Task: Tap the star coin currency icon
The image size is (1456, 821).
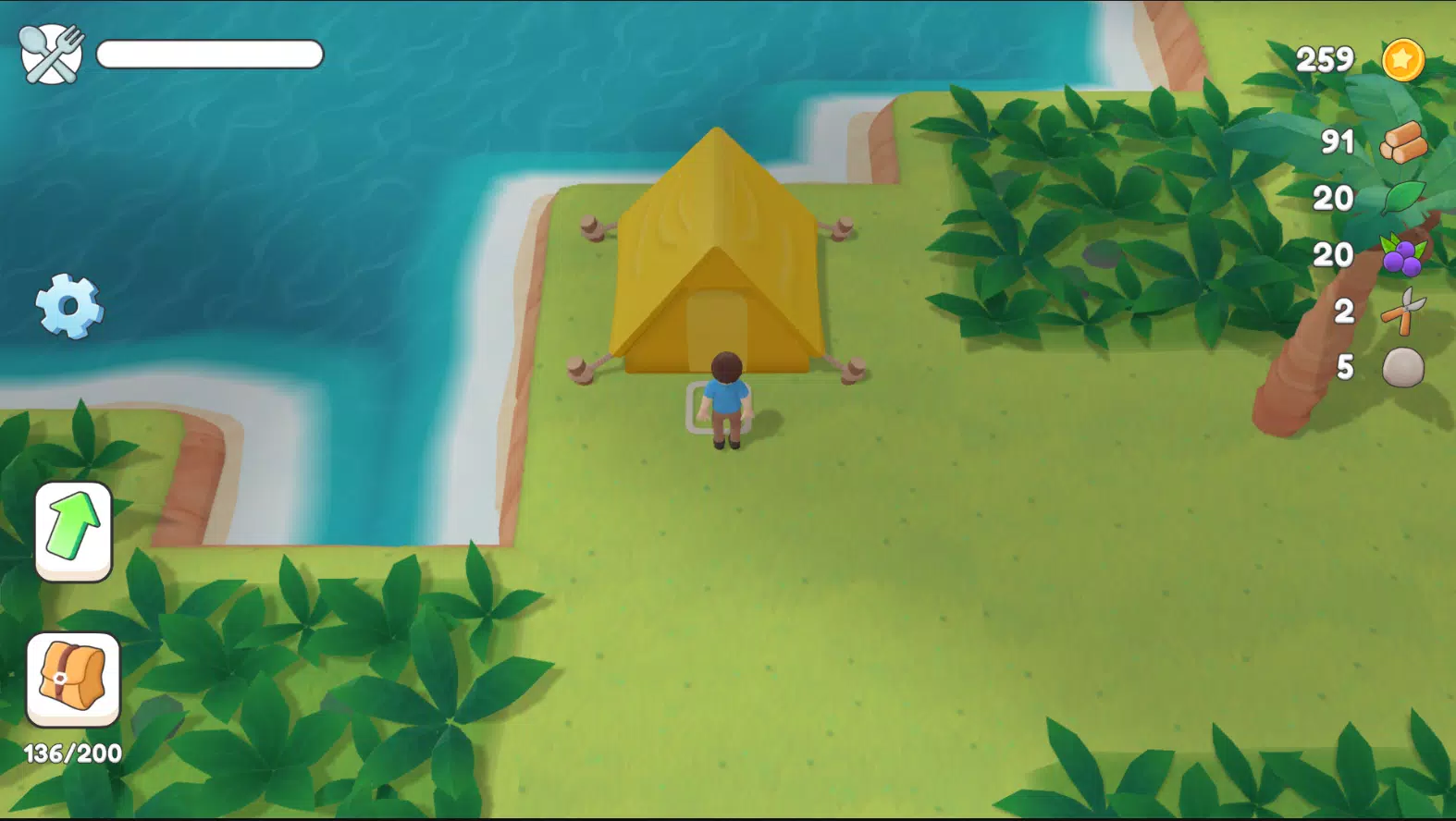Action: [x=1404, y=58]
